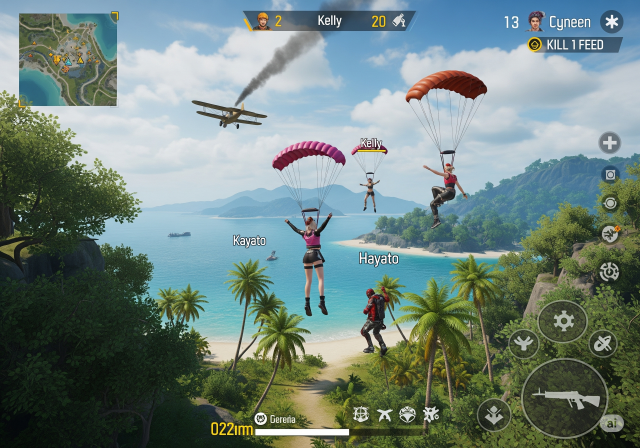Viewport: 640px width, 448px height.
Task: Click the asterisk button beside Cyneen
Action: click(x=611, y=22)
